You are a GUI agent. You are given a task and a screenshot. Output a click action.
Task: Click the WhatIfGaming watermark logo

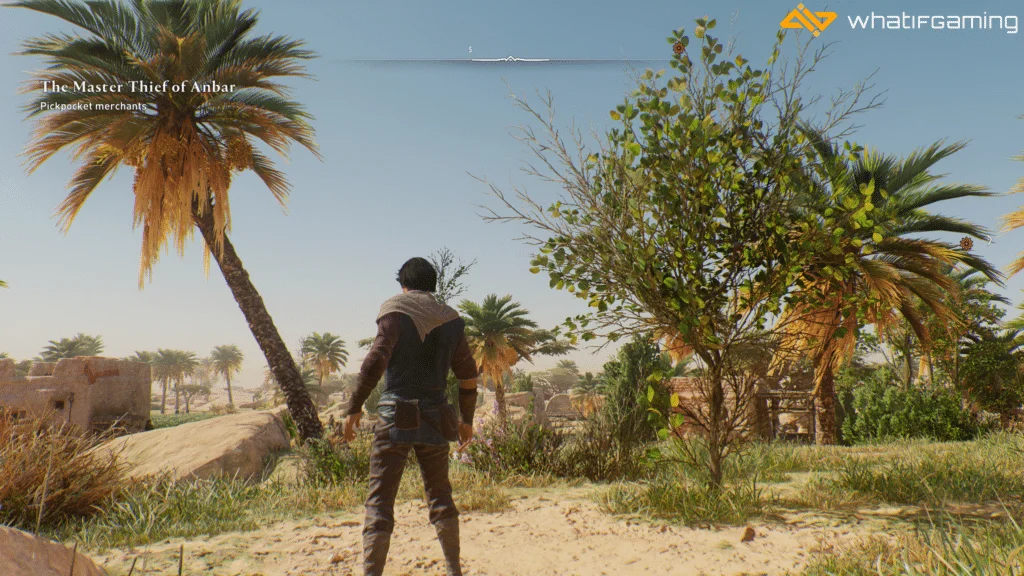[807, 20]
